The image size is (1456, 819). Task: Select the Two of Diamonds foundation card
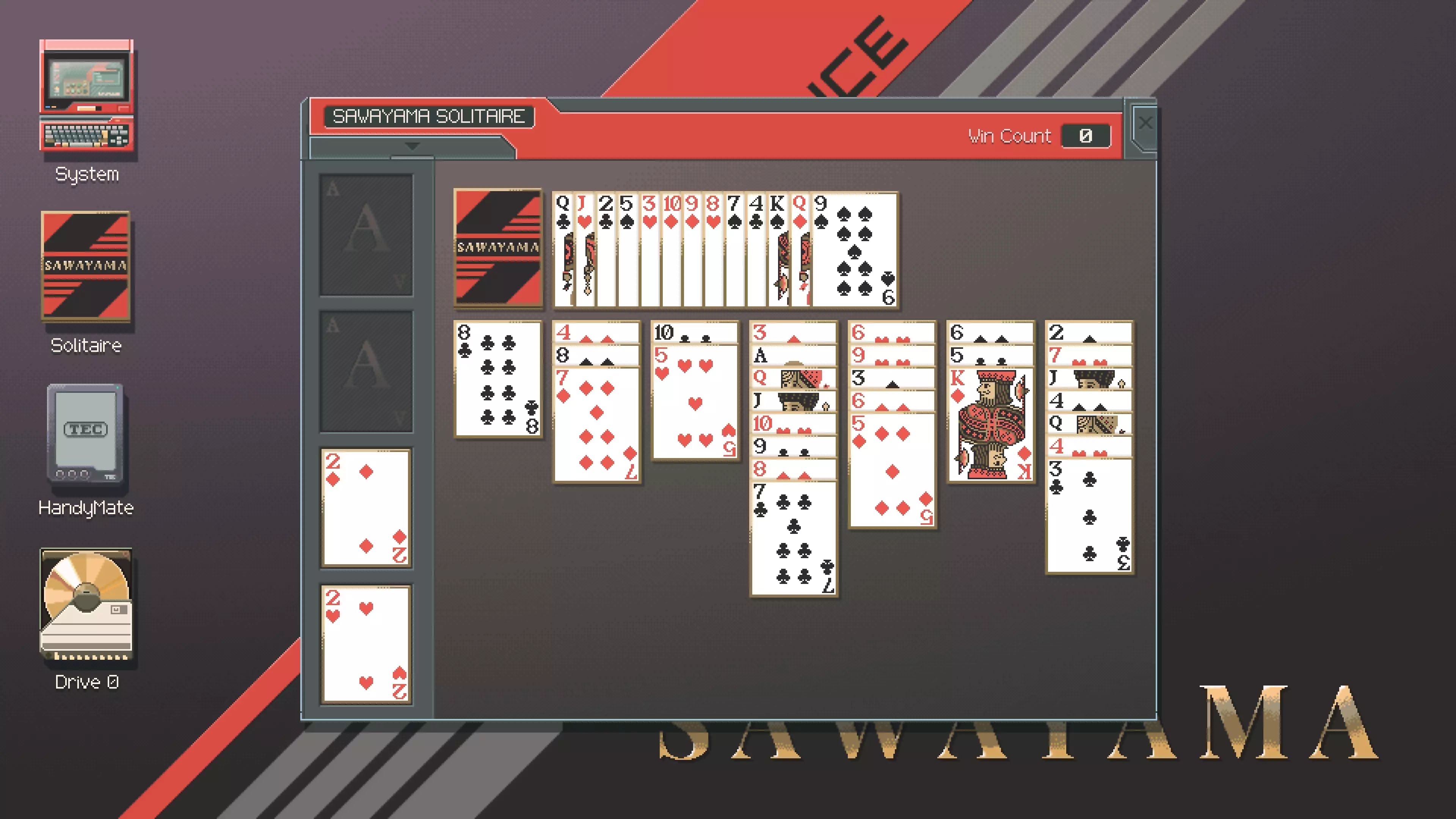point(365,509)
